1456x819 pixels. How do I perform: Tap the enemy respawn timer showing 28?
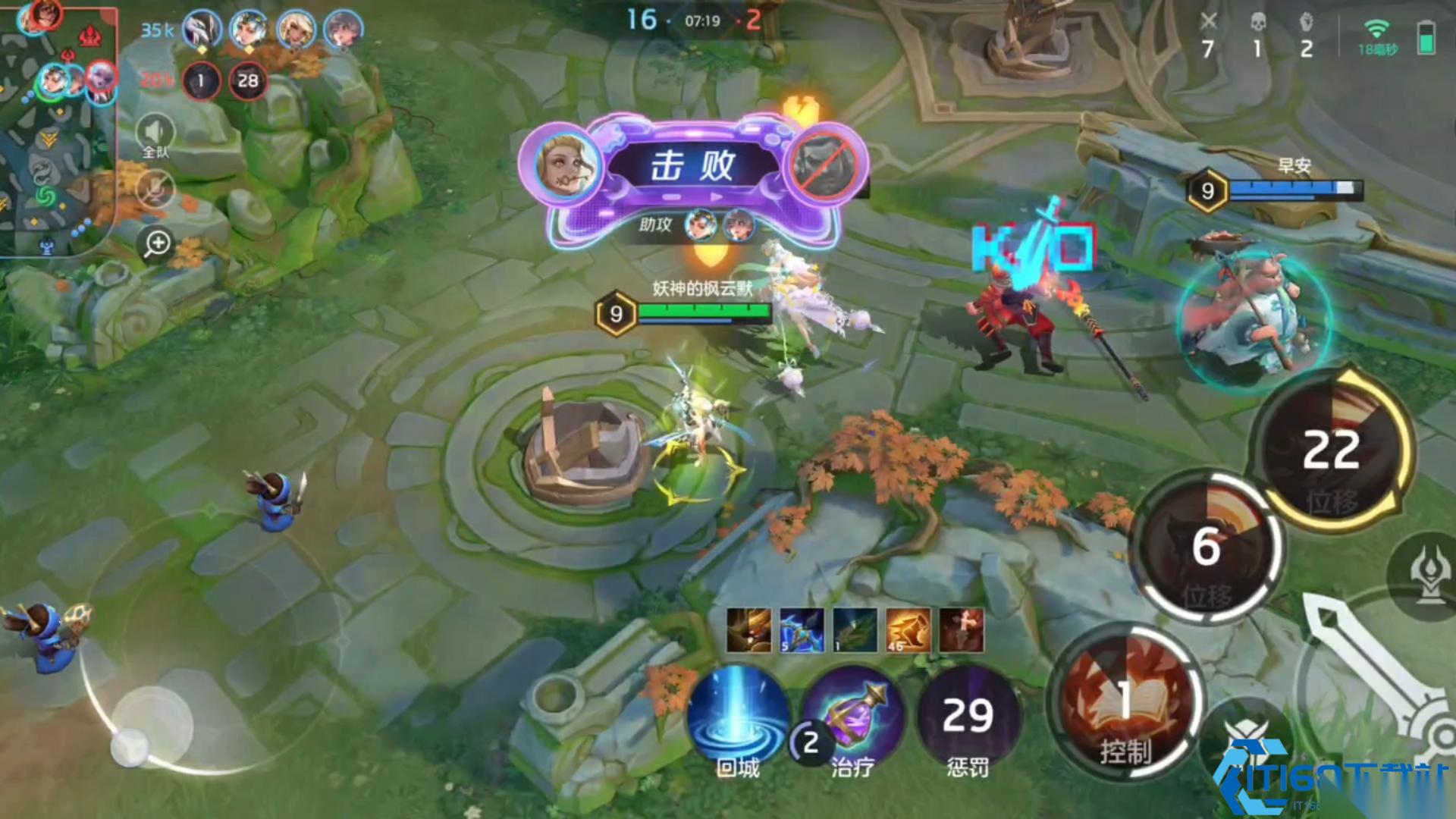(248, 81)
